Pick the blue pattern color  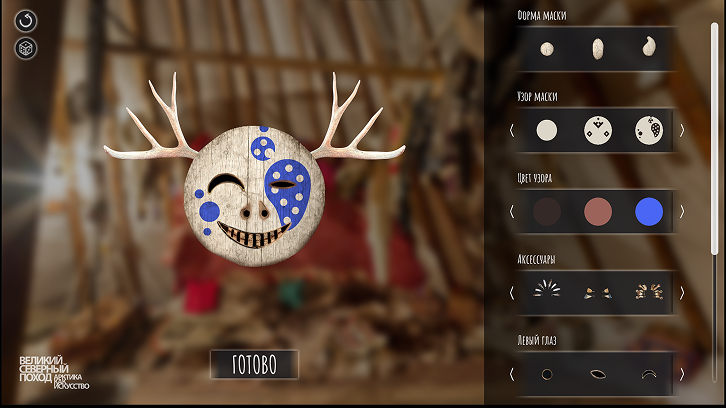tap(648, 211)
